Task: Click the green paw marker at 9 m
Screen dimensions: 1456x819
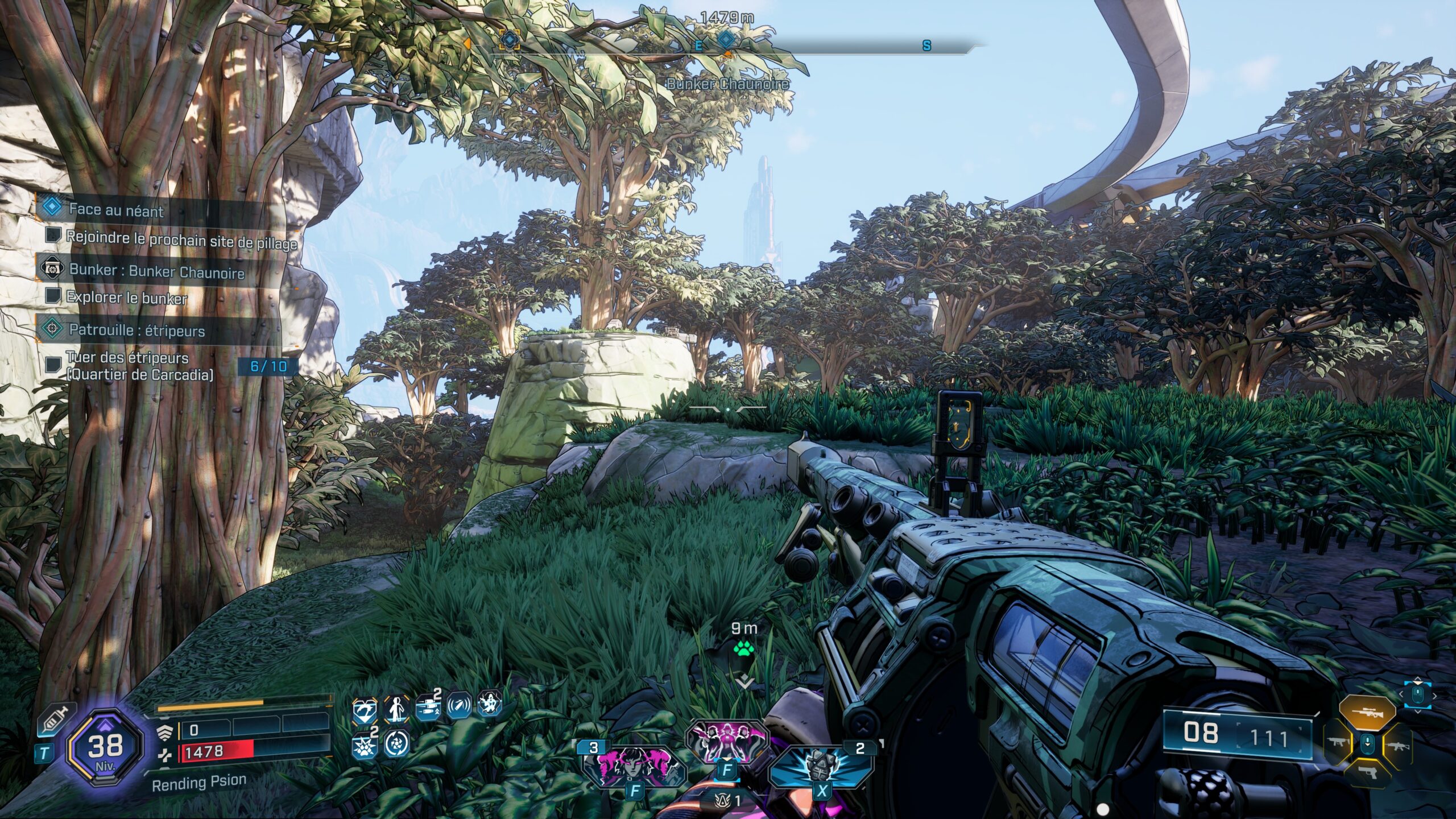Action: pyautogui.click(x=743, y=648)
